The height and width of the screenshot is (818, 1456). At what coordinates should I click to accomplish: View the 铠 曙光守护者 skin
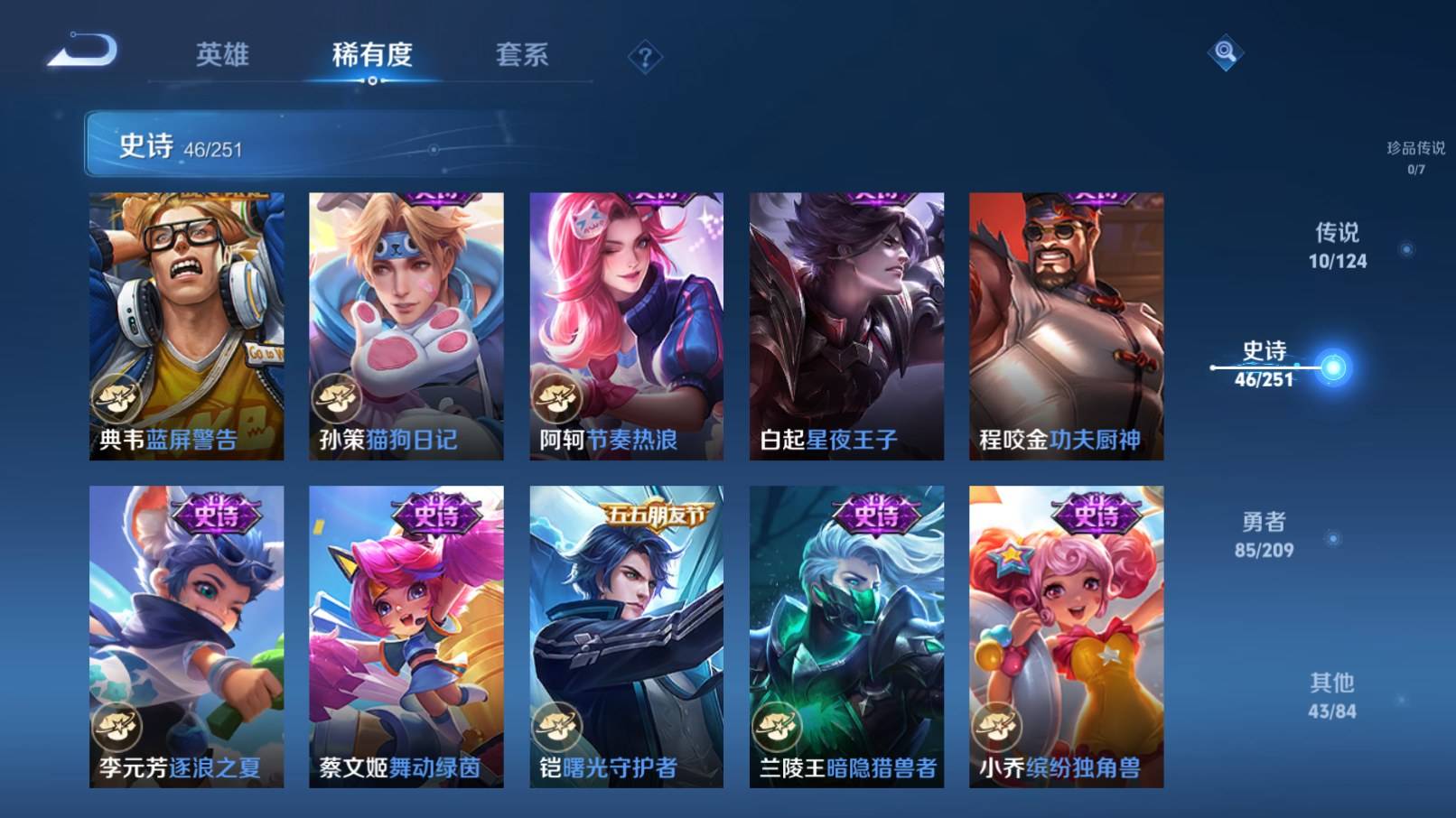[626, 637]
